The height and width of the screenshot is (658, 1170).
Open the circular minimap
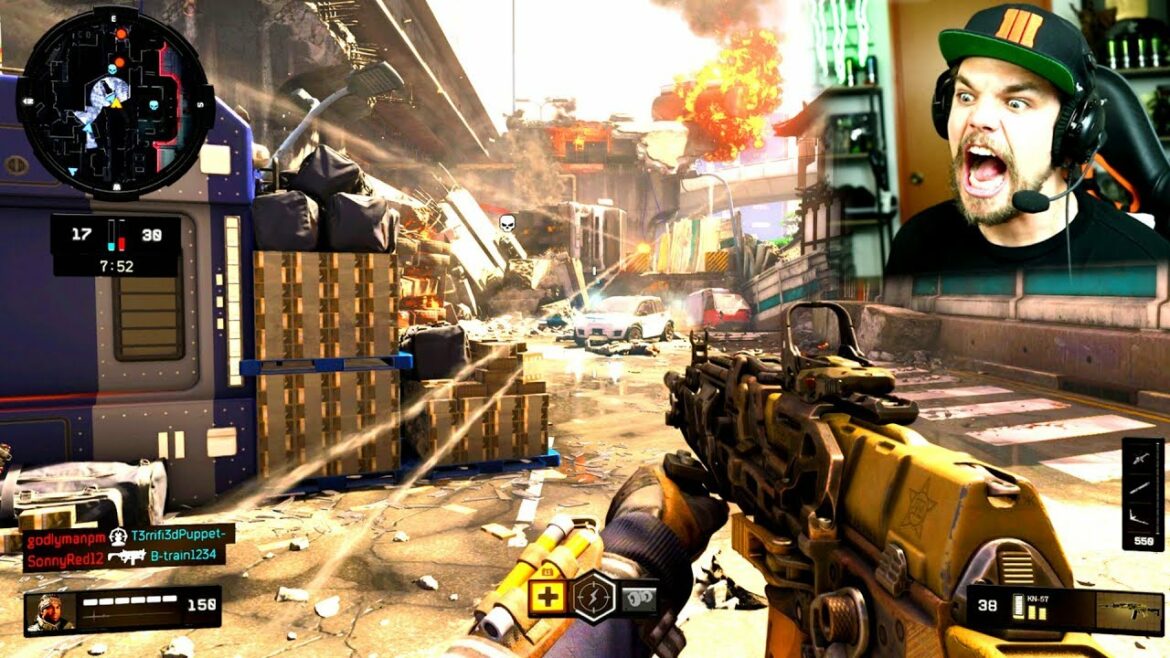coord(115,103)
